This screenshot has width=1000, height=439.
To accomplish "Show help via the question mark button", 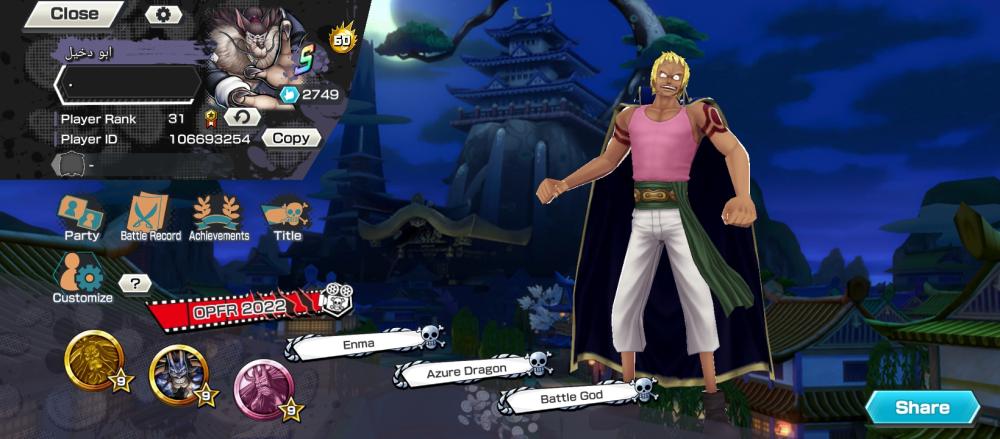I will 134,284.
